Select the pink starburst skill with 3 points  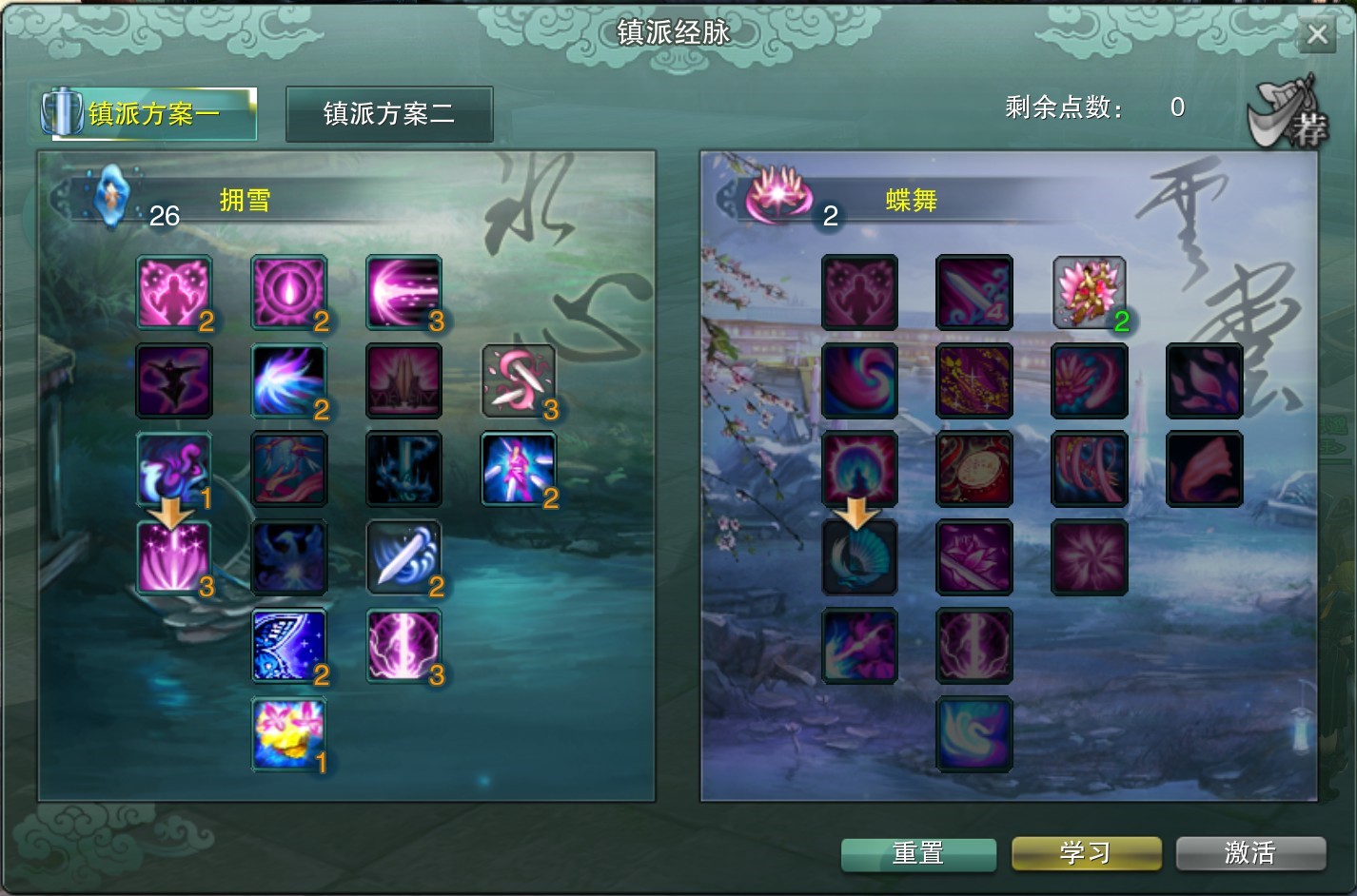click(174, 557)
